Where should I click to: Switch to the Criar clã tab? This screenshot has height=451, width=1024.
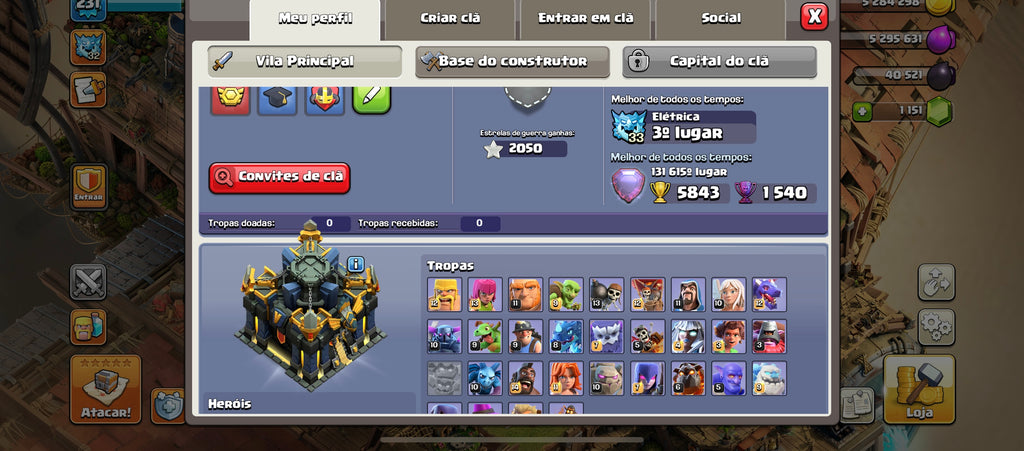pos(449,18)
